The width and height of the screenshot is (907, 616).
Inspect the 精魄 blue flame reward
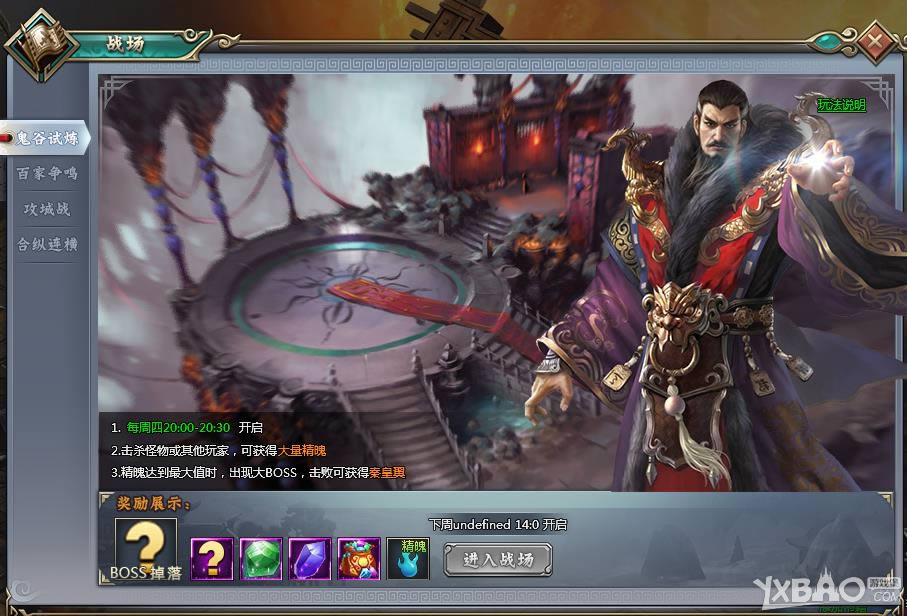coord(408,559)
